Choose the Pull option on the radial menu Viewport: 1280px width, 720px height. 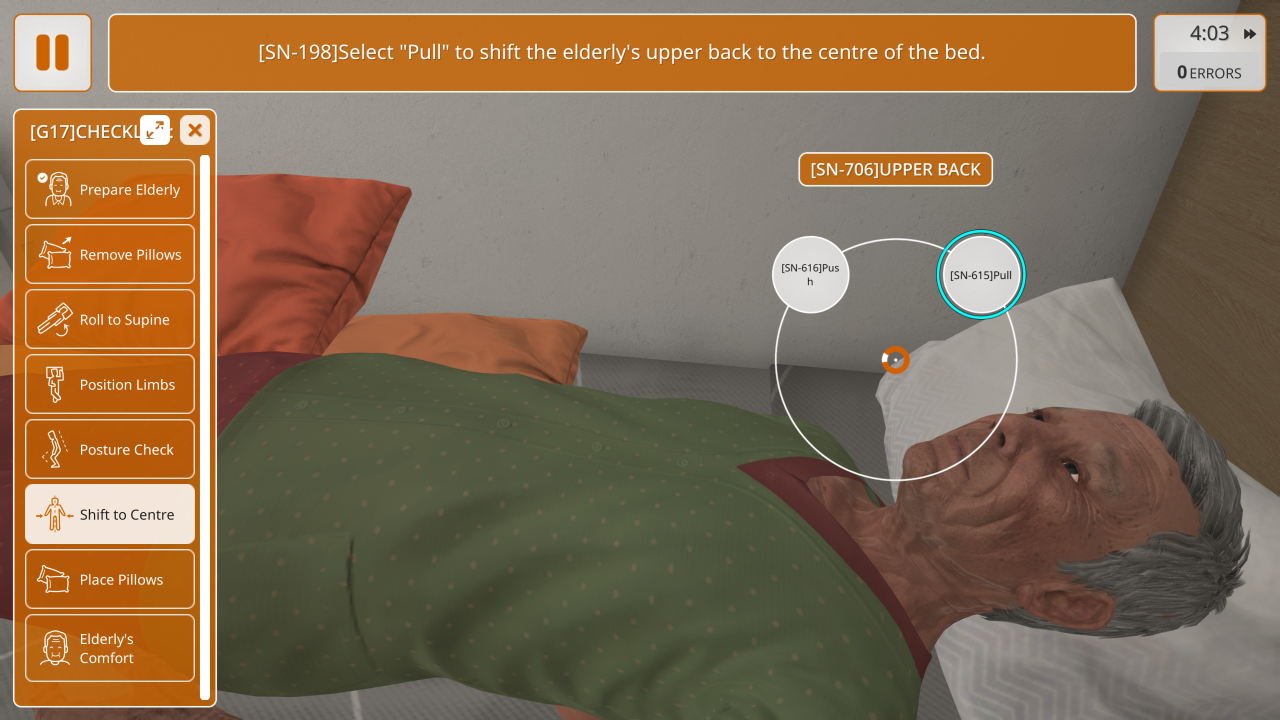(x=981, y=275)
